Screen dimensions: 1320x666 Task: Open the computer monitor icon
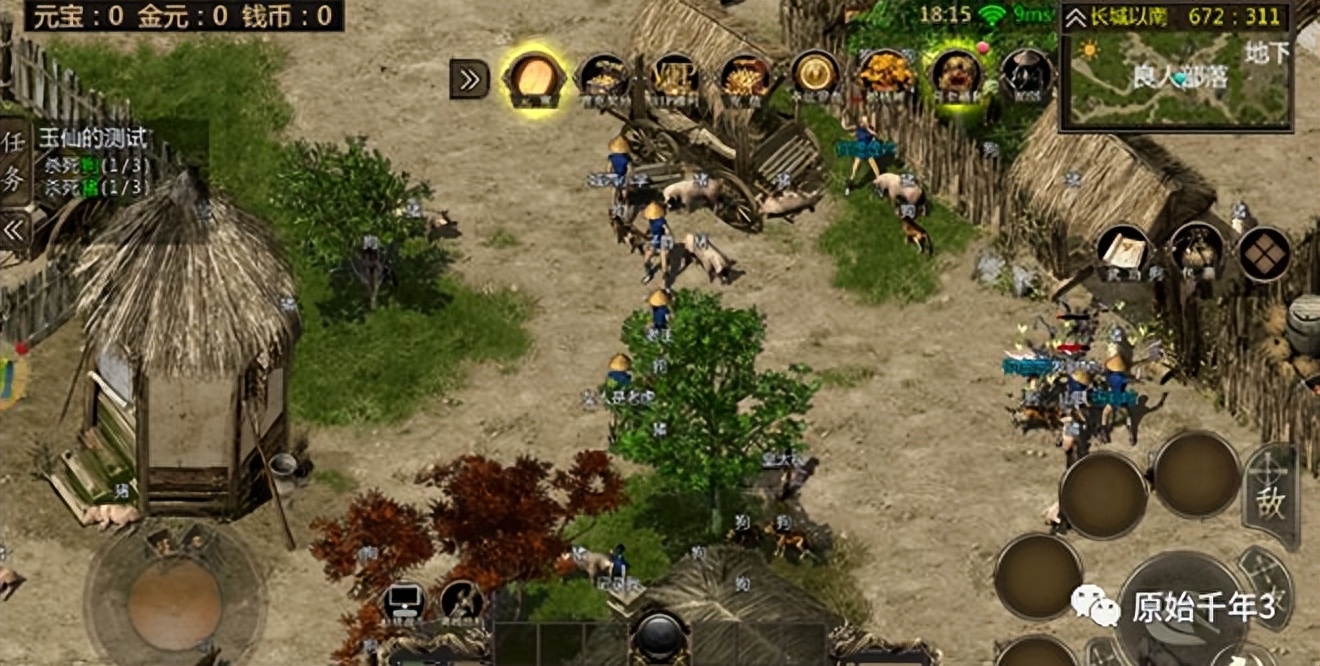point(406,603)
